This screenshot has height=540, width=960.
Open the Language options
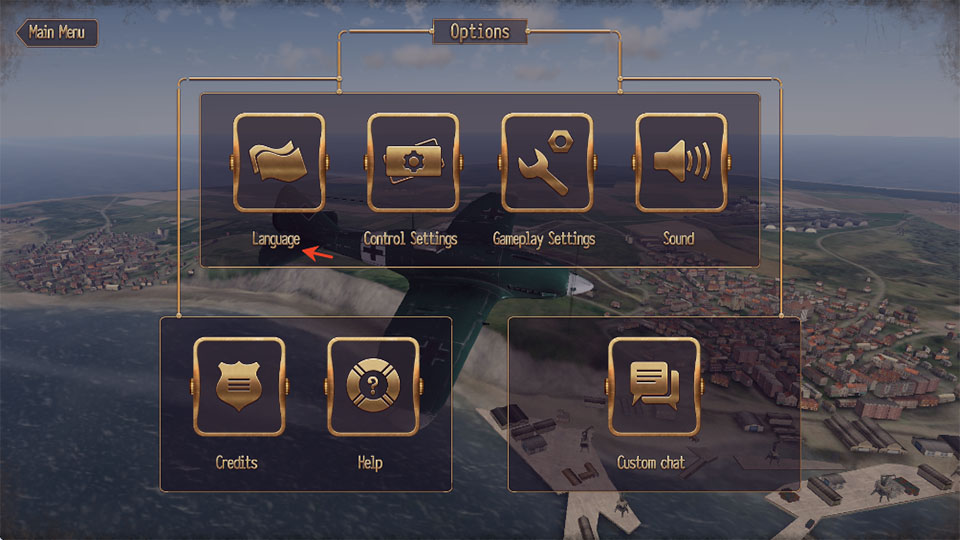click(278, 162)
